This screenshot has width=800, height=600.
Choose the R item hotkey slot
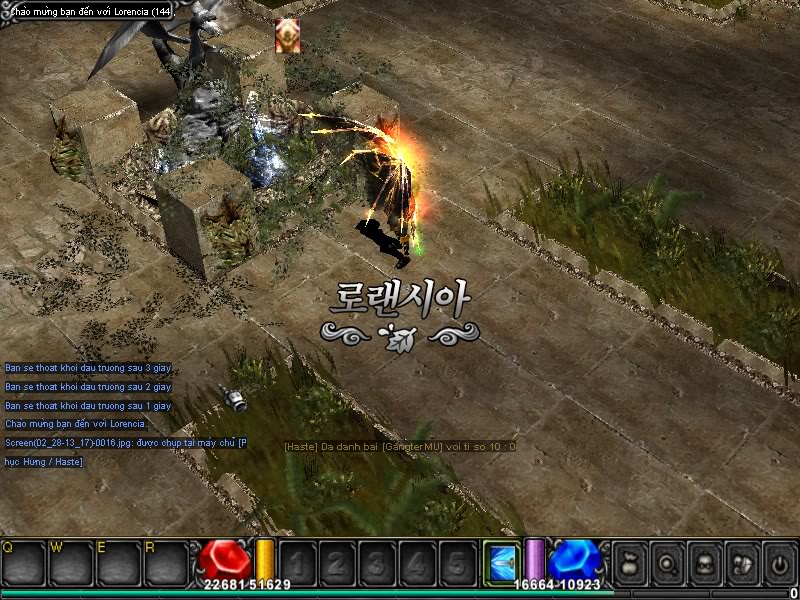(x=165, y=562)
